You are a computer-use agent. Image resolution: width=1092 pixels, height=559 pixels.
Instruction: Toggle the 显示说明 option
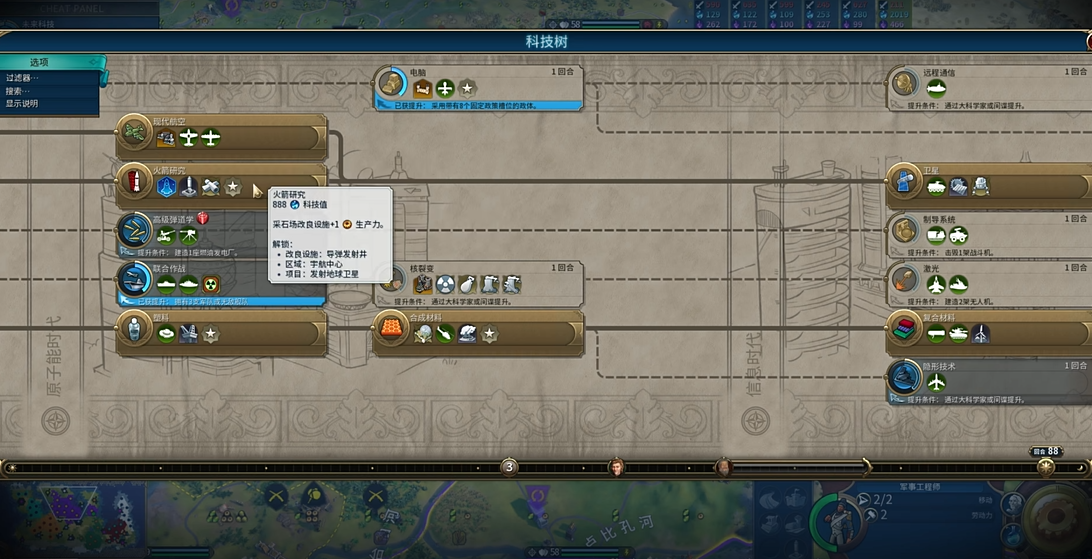pyautogui.click(x=24, y=104)
